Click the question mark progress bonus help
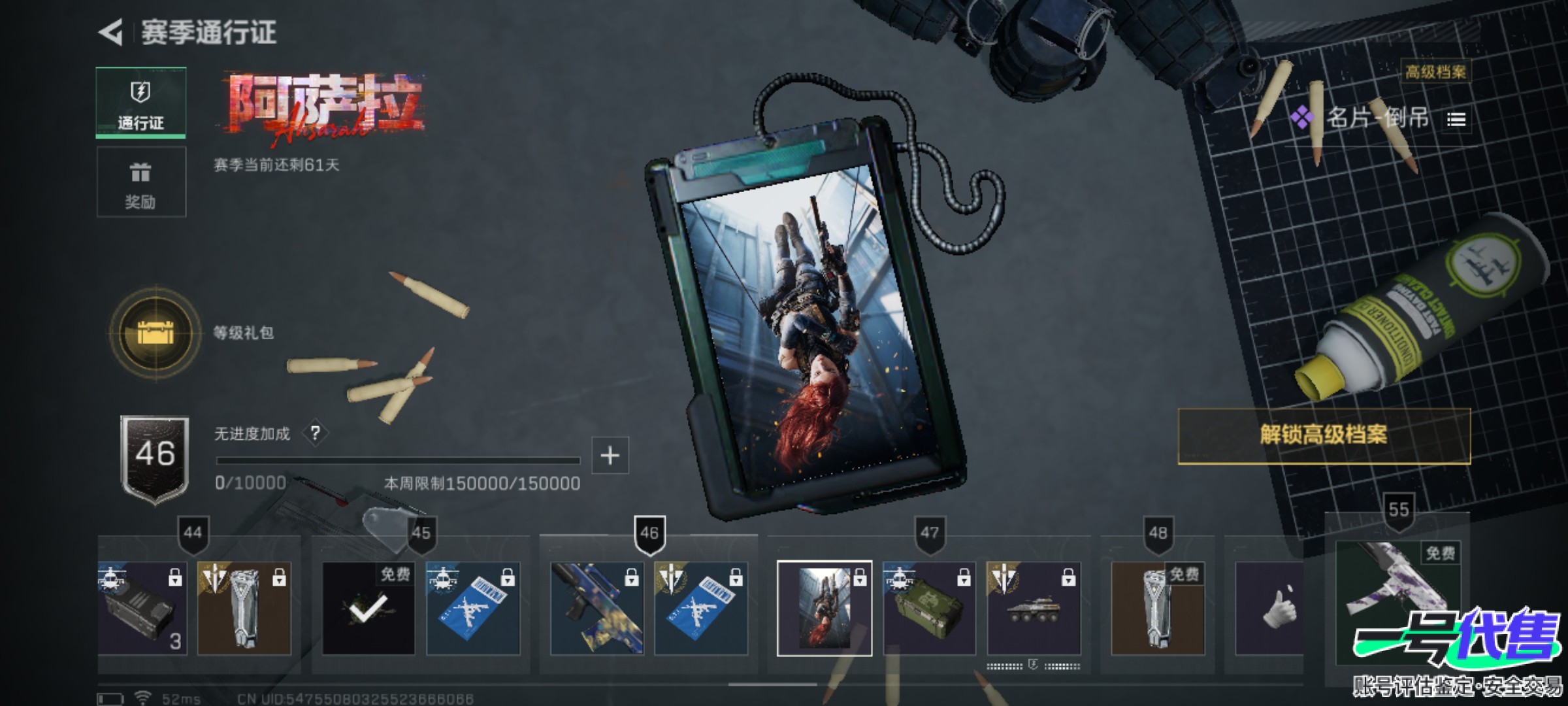This screenshot has width=1568, height=706. [316, 433]
